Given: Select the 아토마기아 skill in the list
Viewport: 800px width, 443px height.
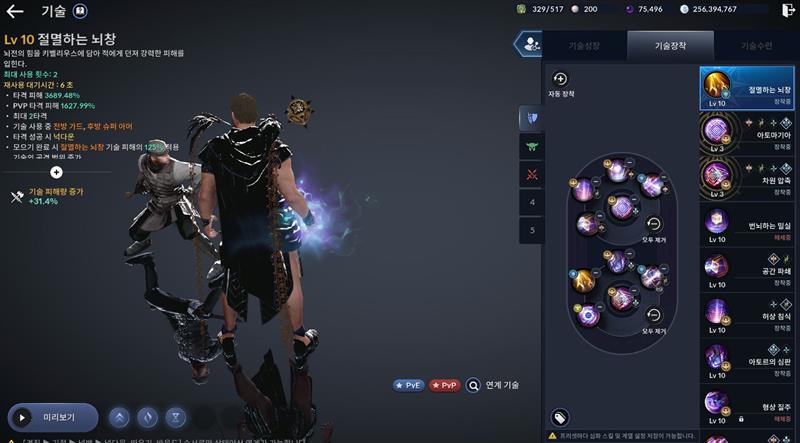Looking at the screenshot, I should point(748,131).
